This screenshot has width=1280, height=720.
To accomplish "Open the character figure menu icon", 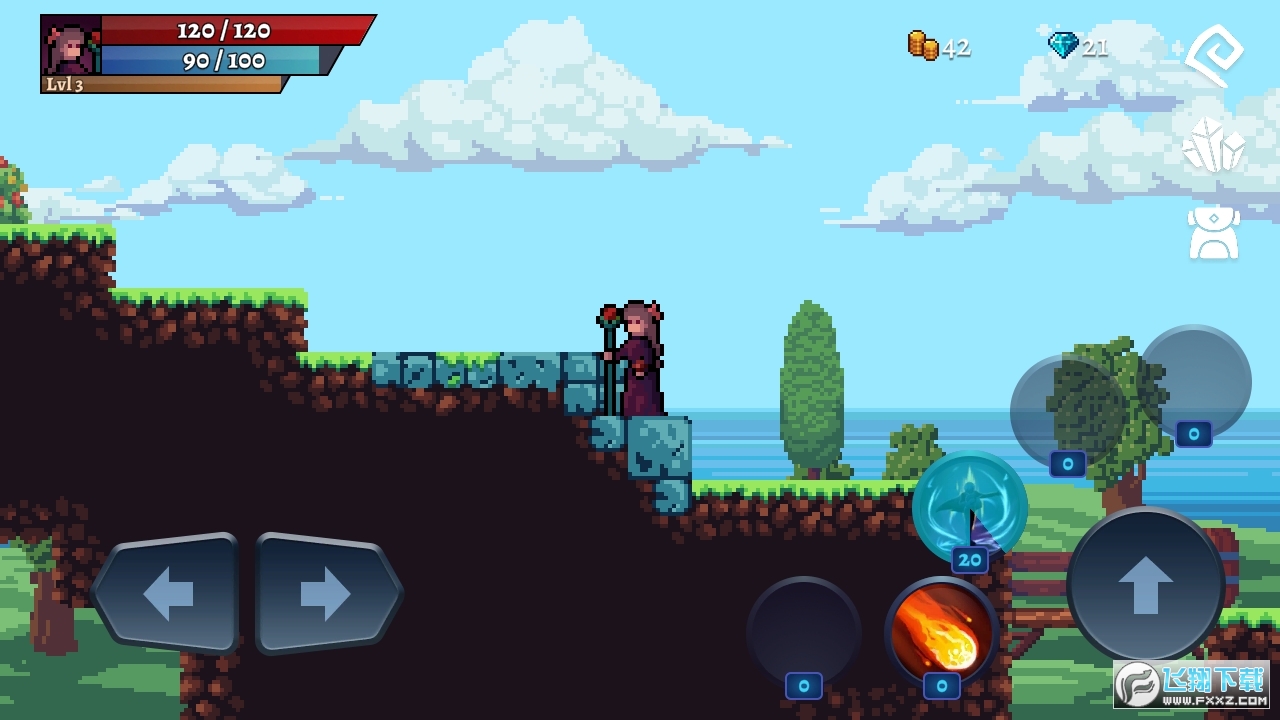I will [1213, 232].
